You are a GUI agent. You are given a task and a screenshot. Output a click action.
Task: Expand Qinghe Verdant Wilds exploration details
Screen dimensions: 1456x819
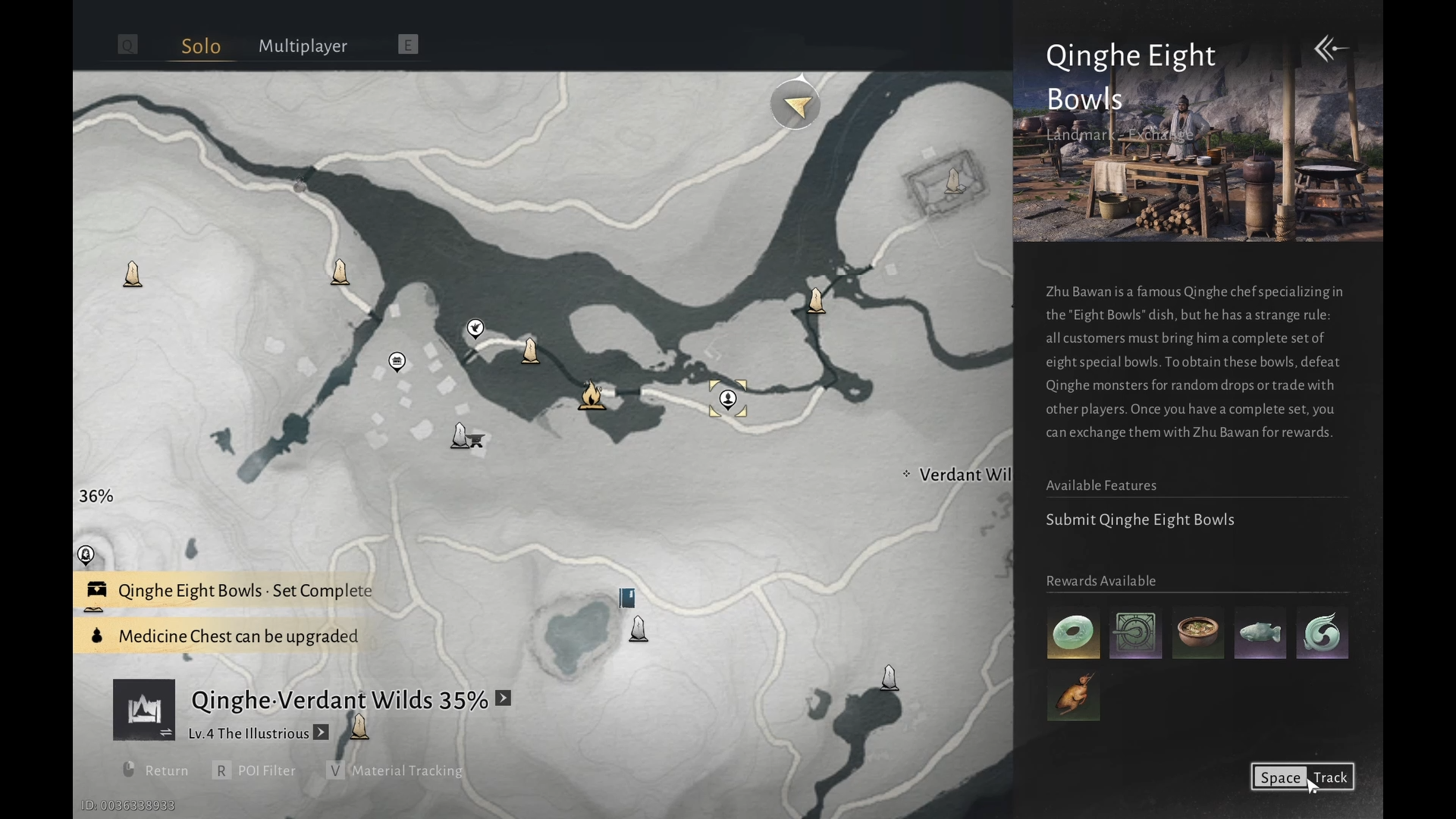[504, 698]
